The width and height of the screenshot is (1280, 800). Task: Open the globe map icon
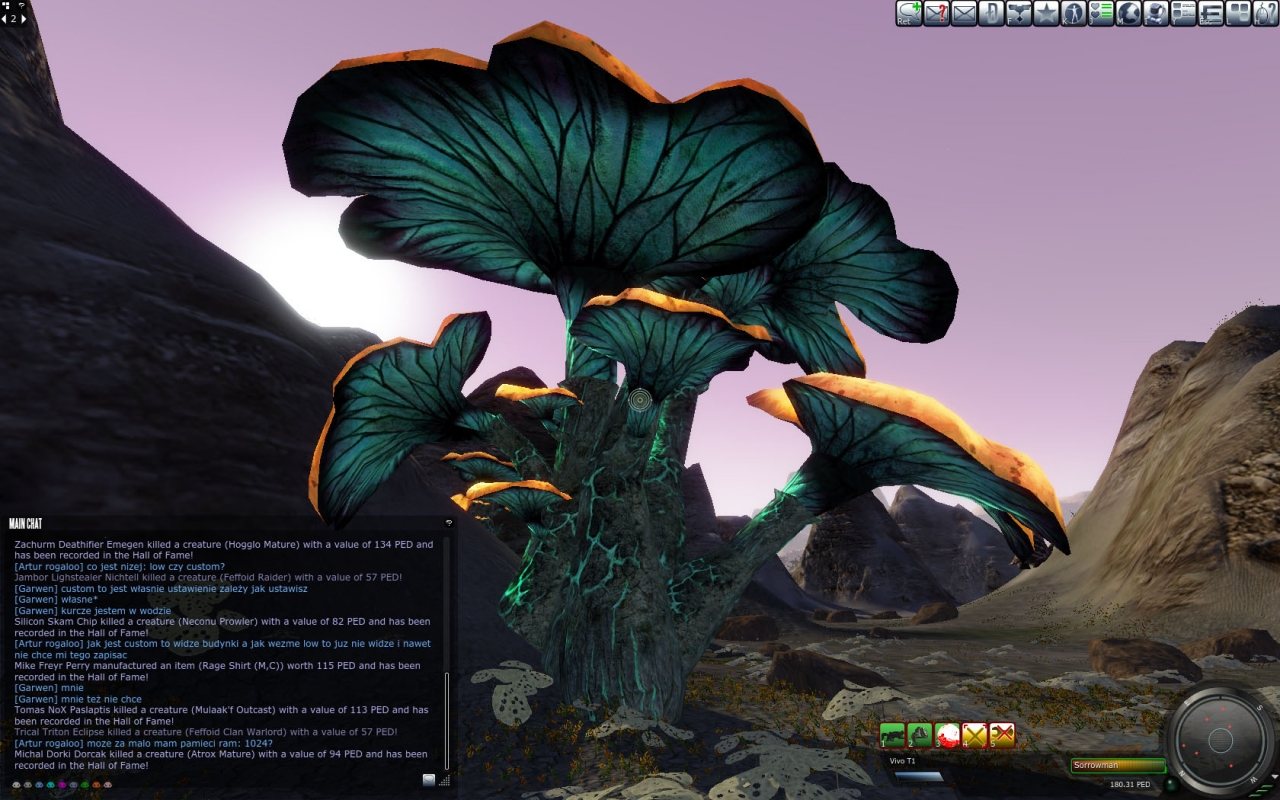click(1128, 13)
